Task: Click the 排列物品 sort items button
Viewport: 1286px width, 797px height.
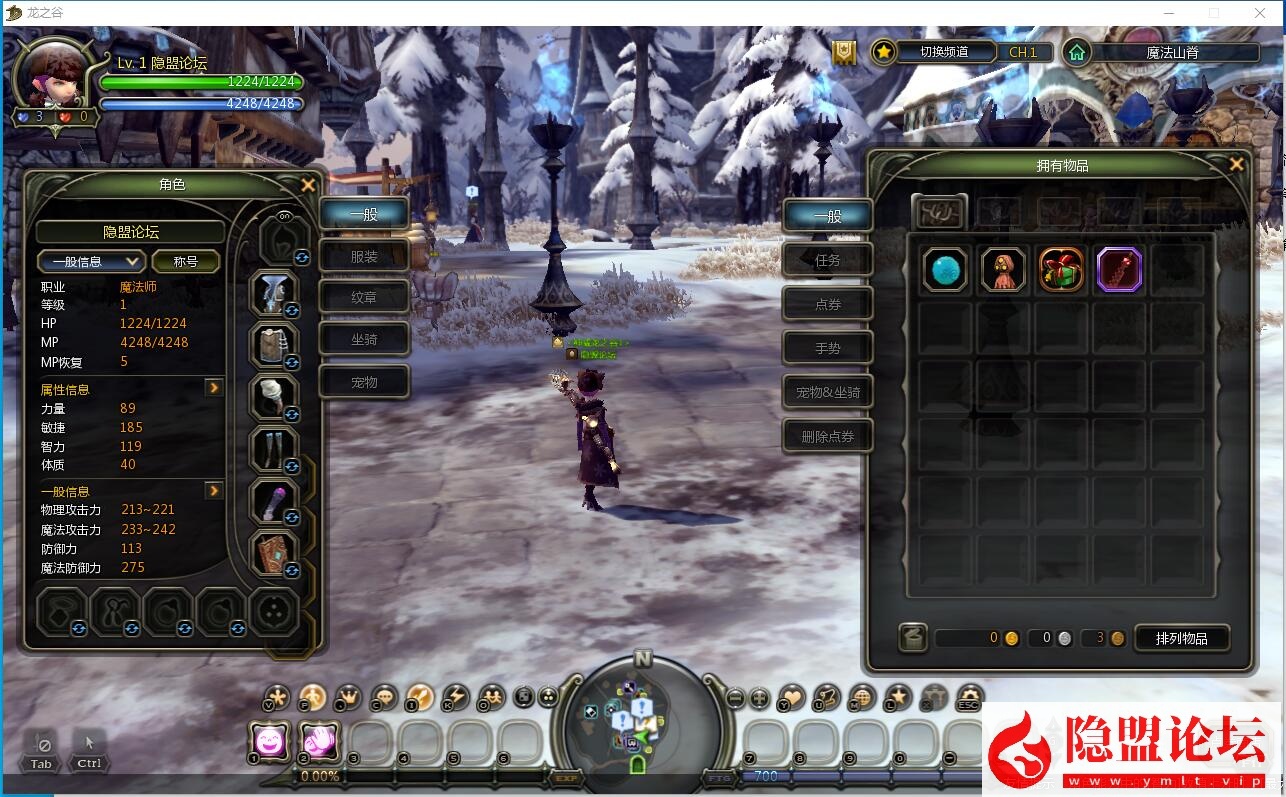Action: tap(1181, 638)
